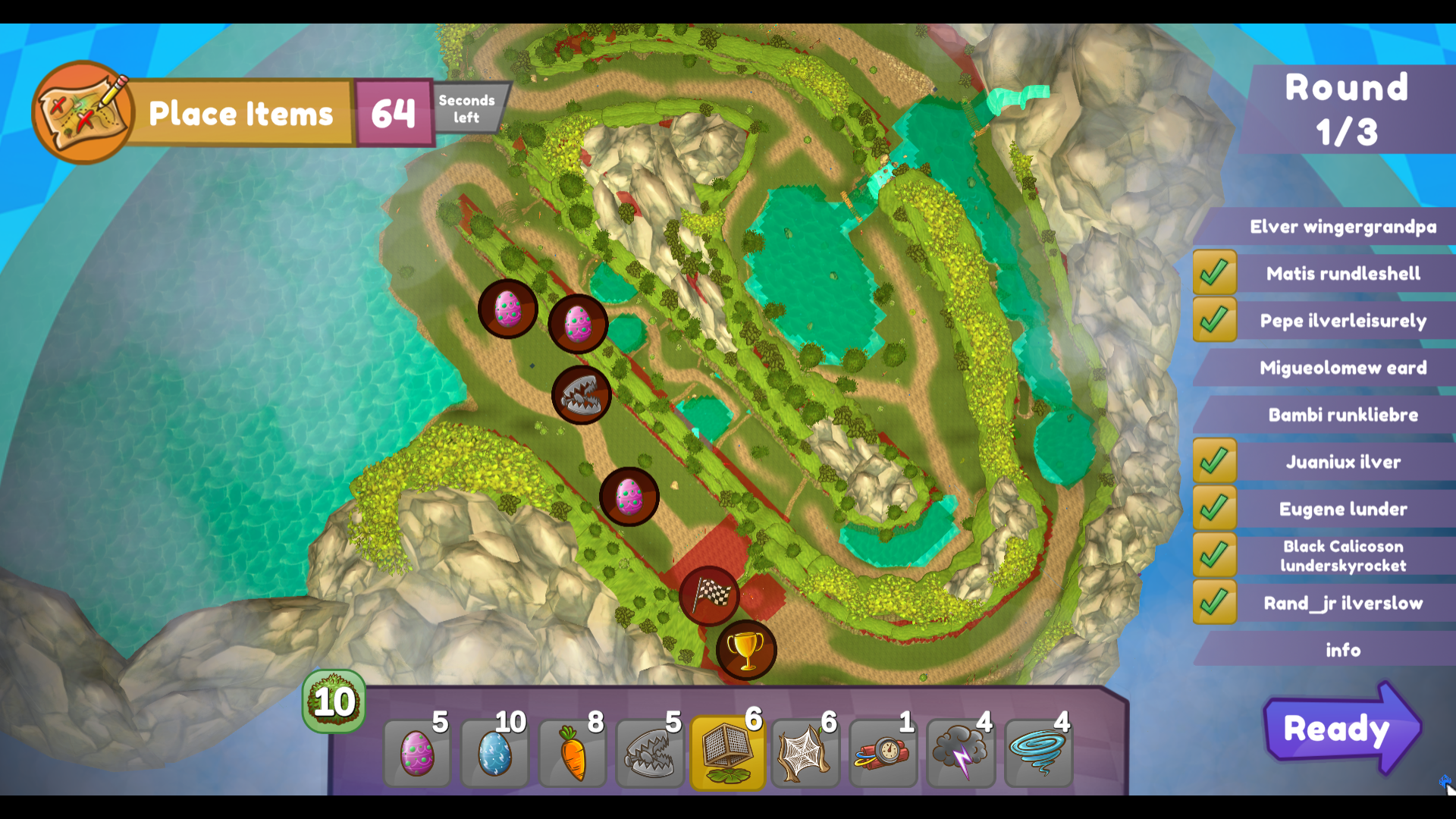Choose the tornado item slot
The image size is (1456, 819).
tap(1038, 753)
